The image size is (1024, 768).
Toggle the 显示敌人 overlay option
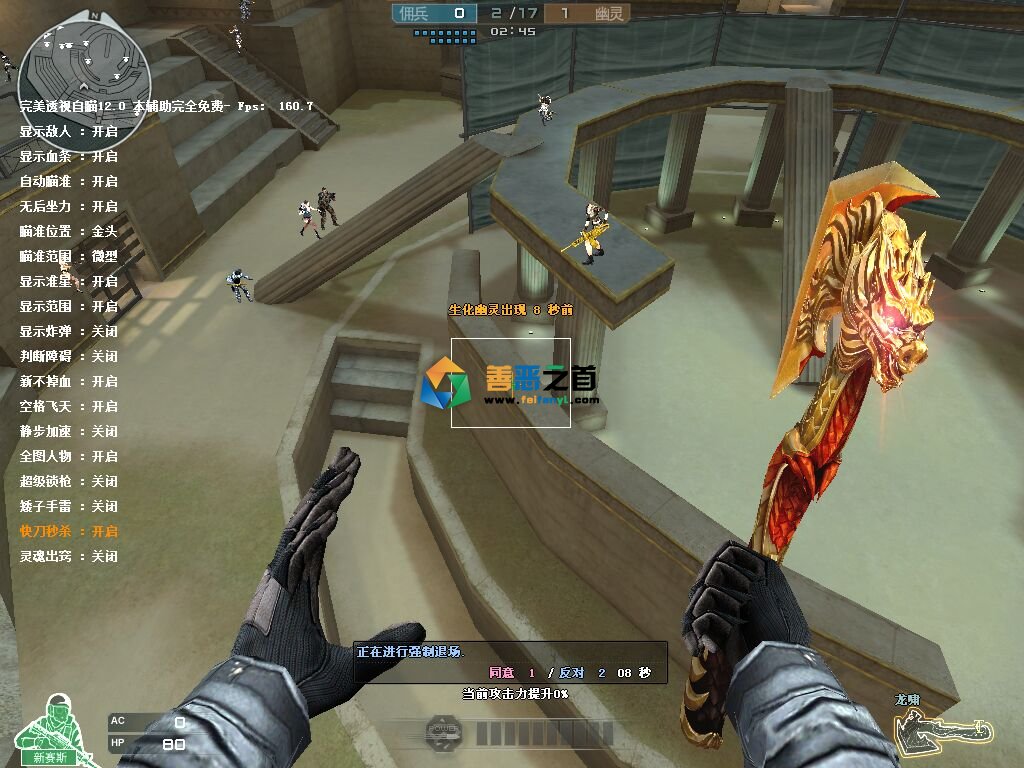click(x=68, y=131)
